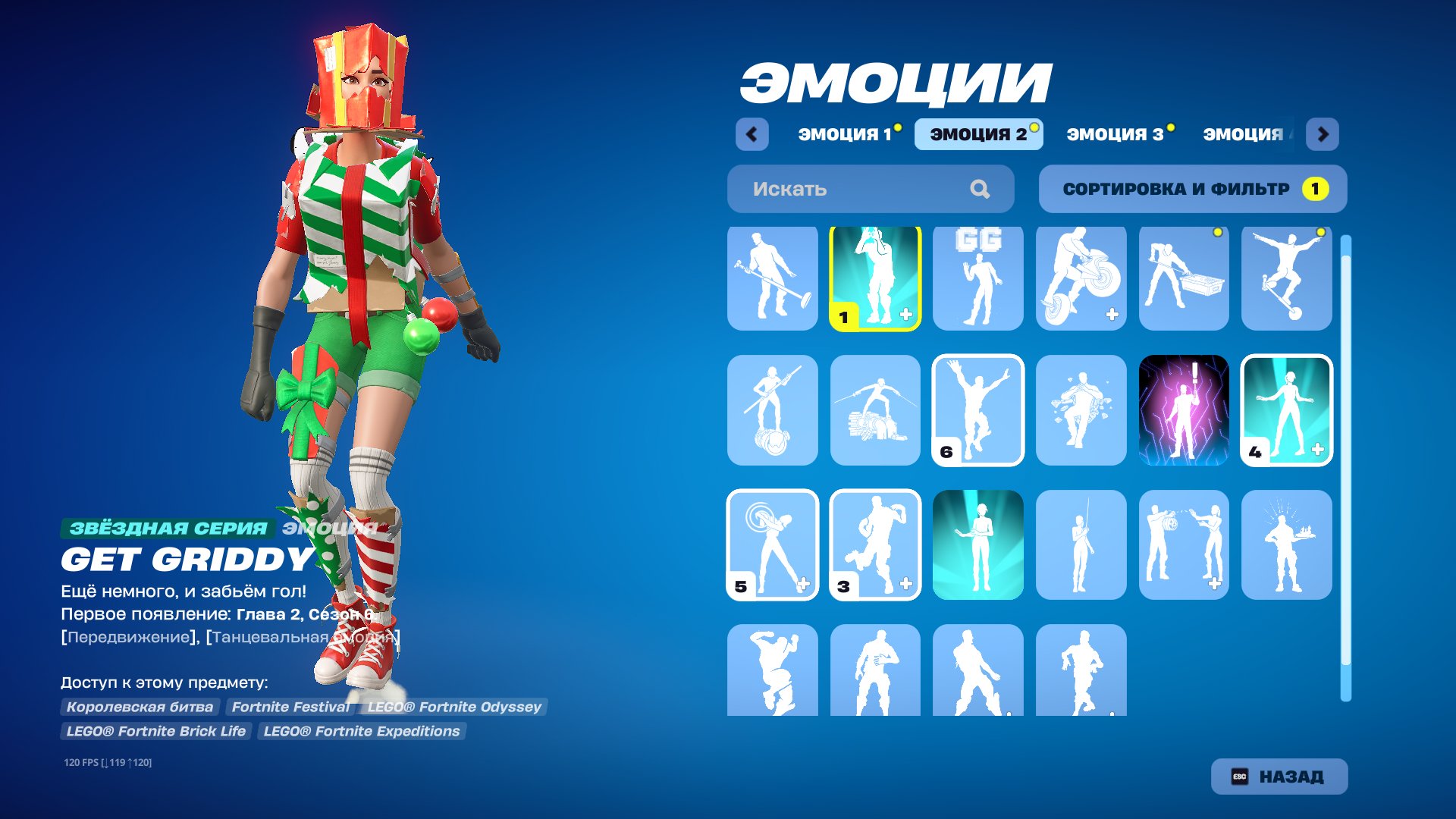Click the right arrow beside emote tabs

point(1323,133)
